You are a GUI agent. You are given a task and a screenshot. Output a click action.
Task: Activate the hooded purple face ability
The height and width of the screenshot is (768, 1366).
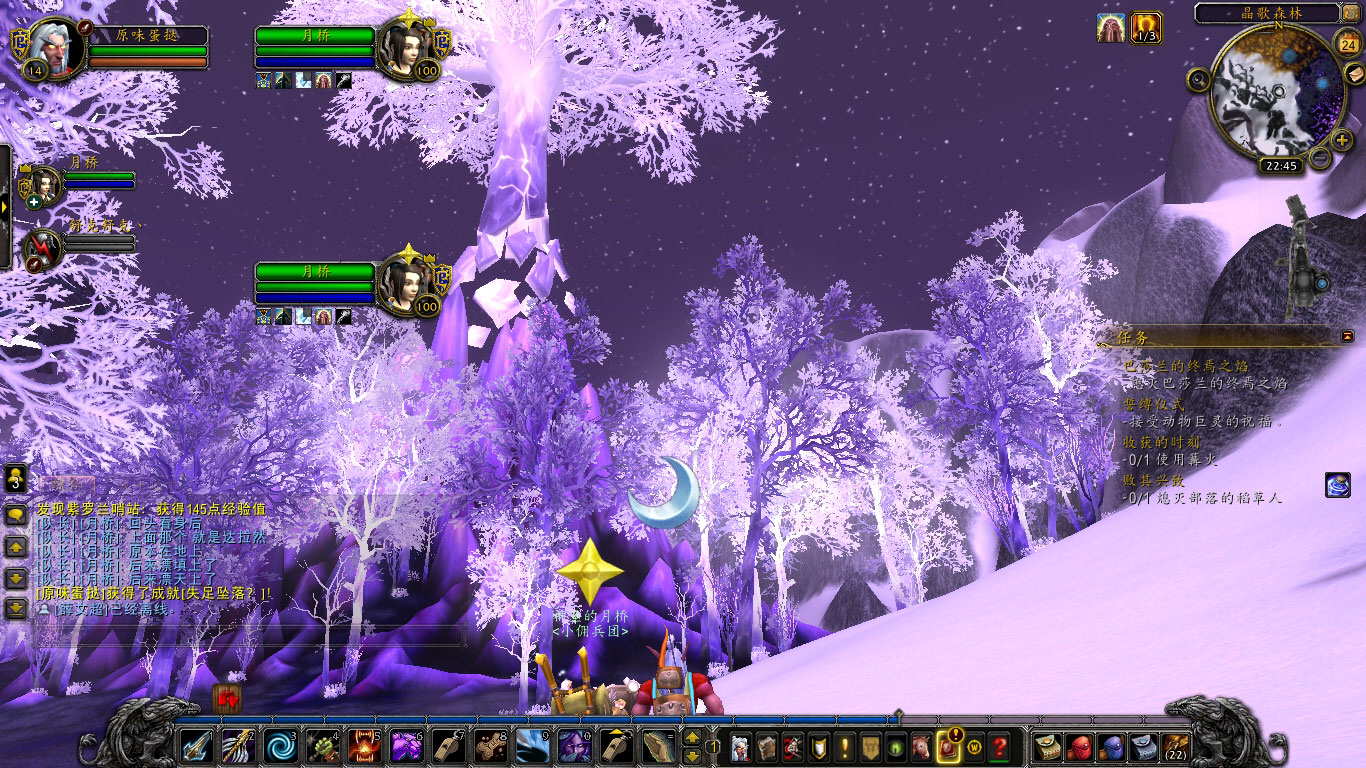click(574, 746)
